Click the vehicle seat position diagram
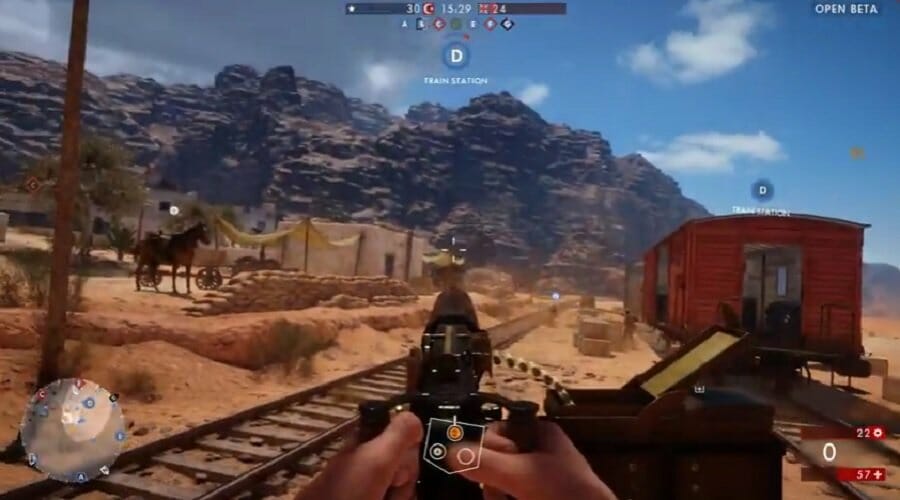This screenshot has width=900, height=500. click(x=454, y=445)
